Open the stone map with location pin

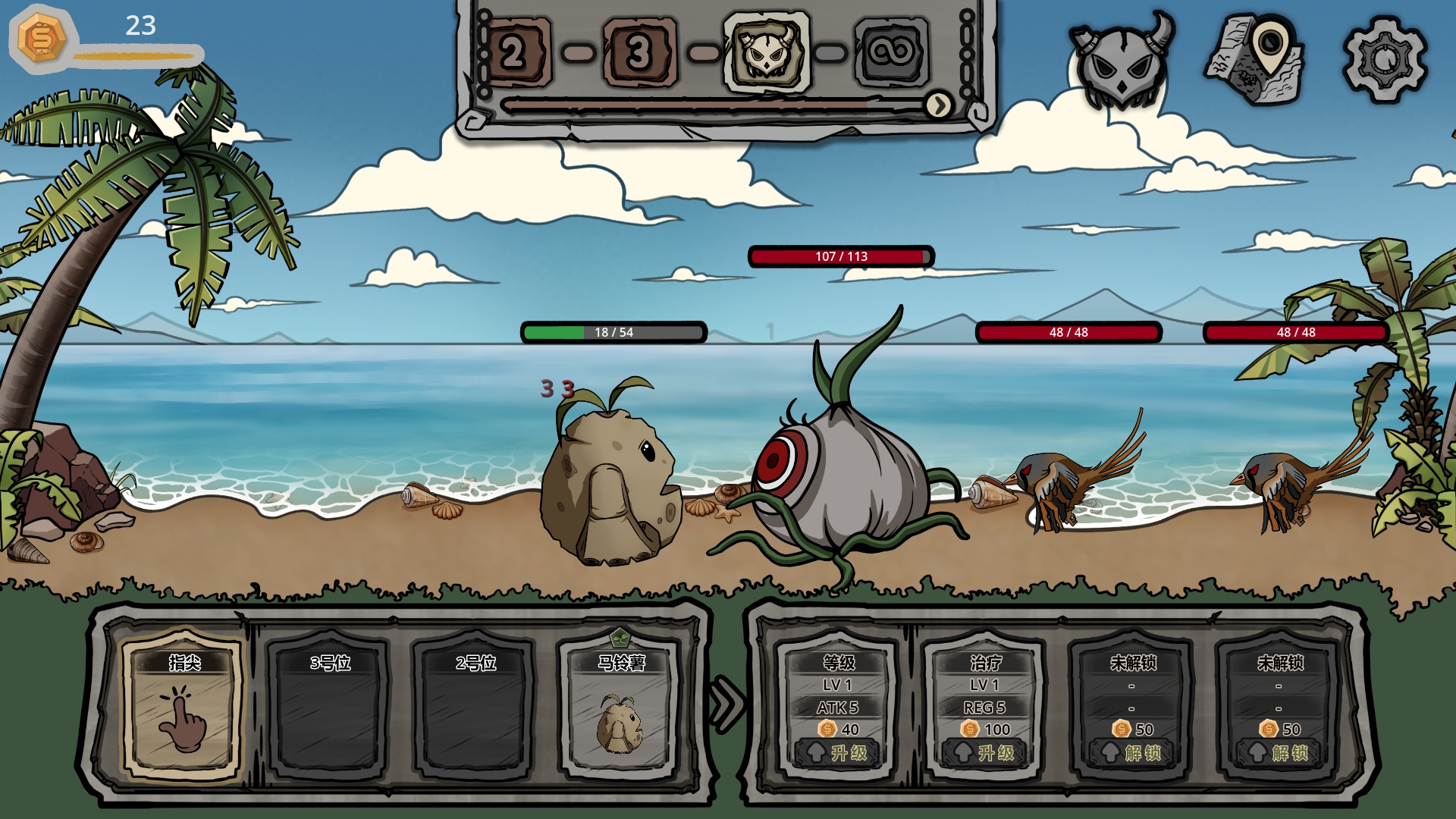tap(1255, 58)
